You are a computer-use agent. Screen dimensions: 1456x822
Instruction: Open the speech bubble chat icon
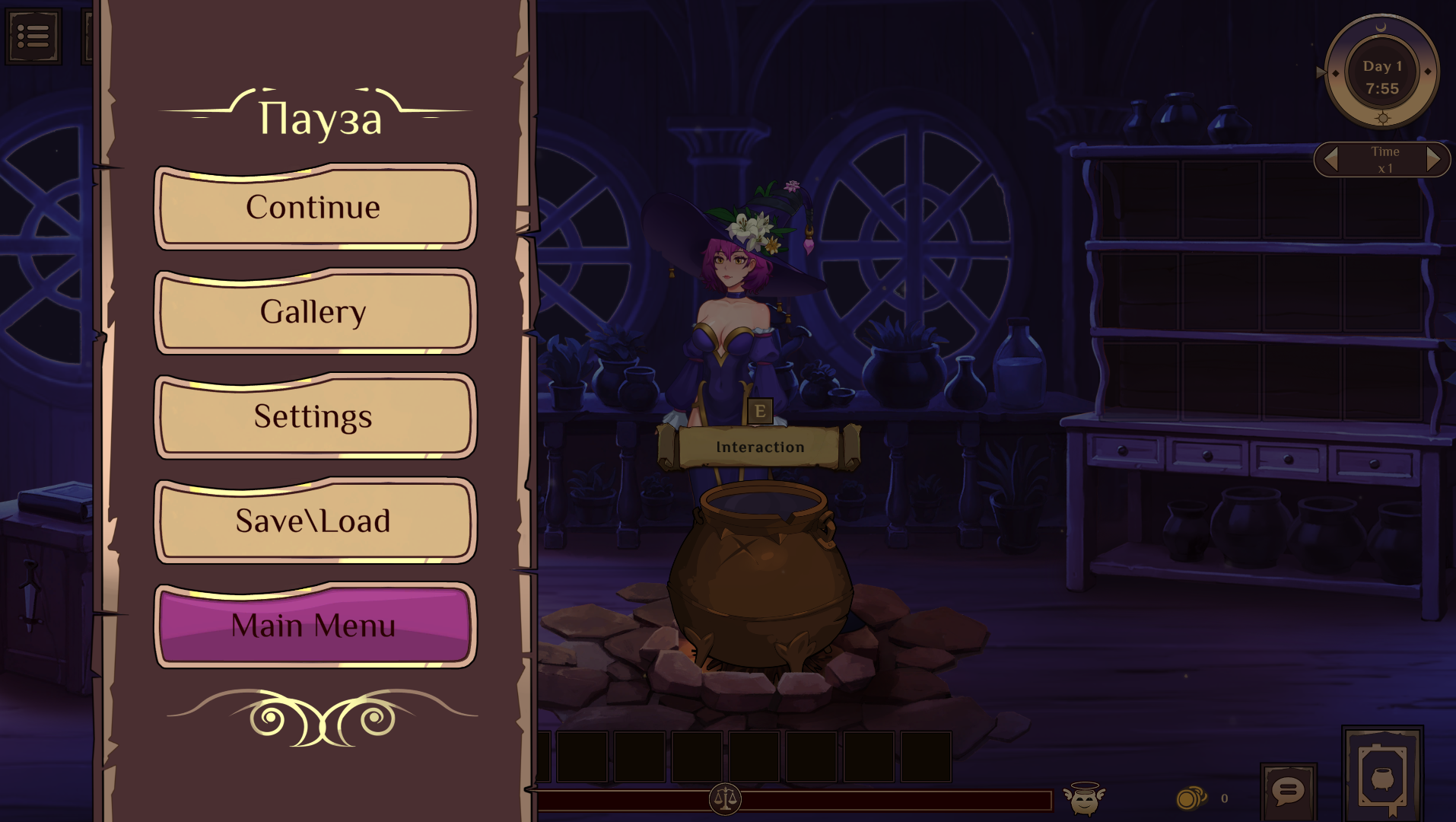[x=1288, y=792]
